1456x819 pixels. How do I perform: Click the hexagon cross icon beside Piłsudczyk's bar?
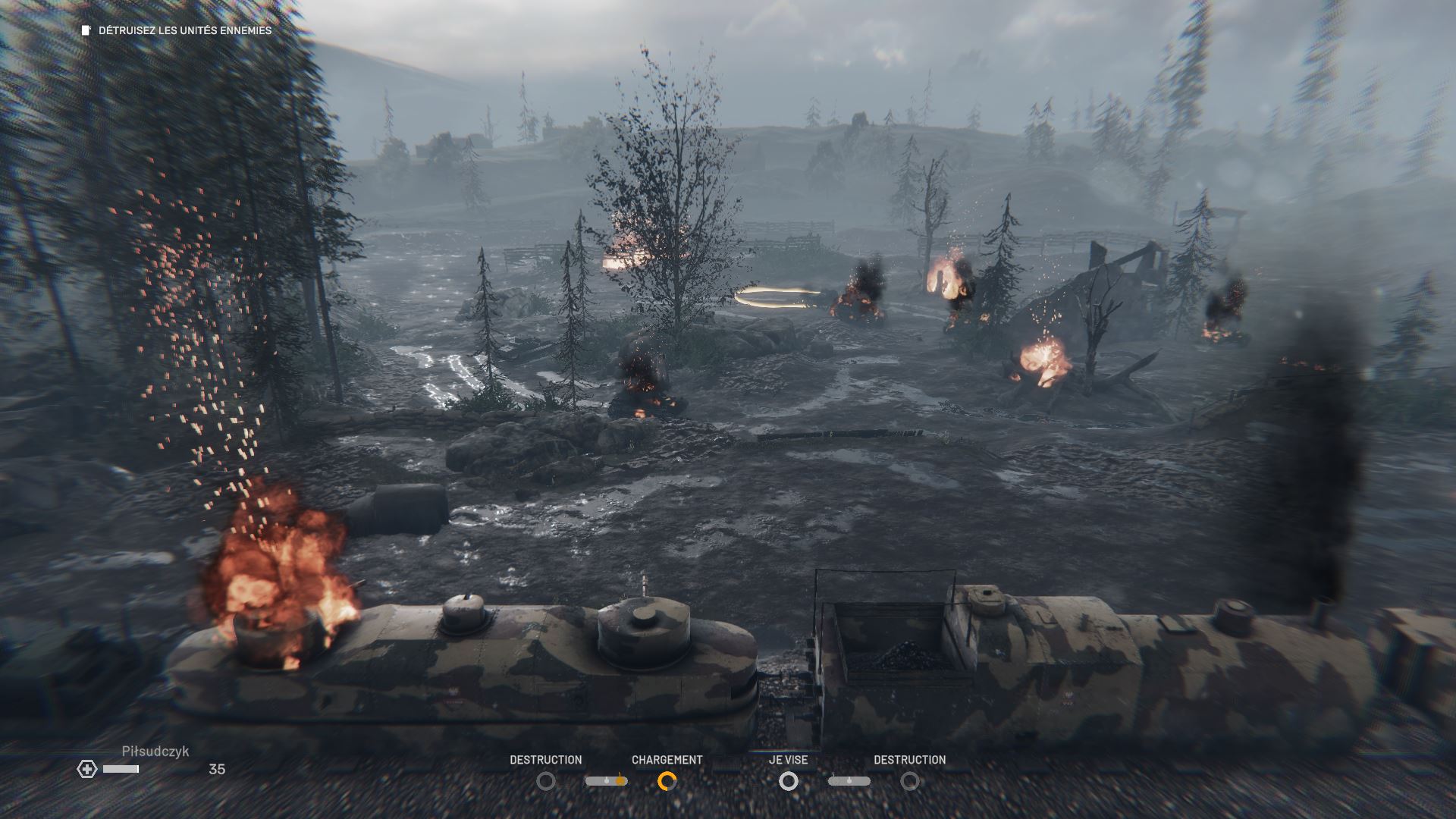87,769
